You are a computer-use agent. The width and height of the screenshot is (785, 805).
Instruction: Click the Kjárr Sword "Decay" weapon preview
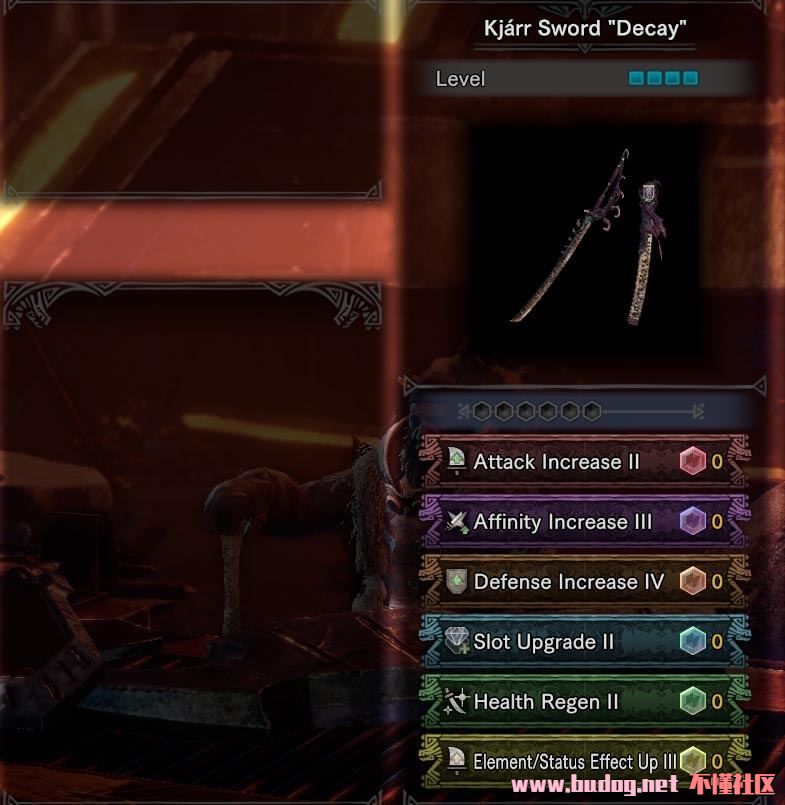pyautogui.click(x=585, y=238)
